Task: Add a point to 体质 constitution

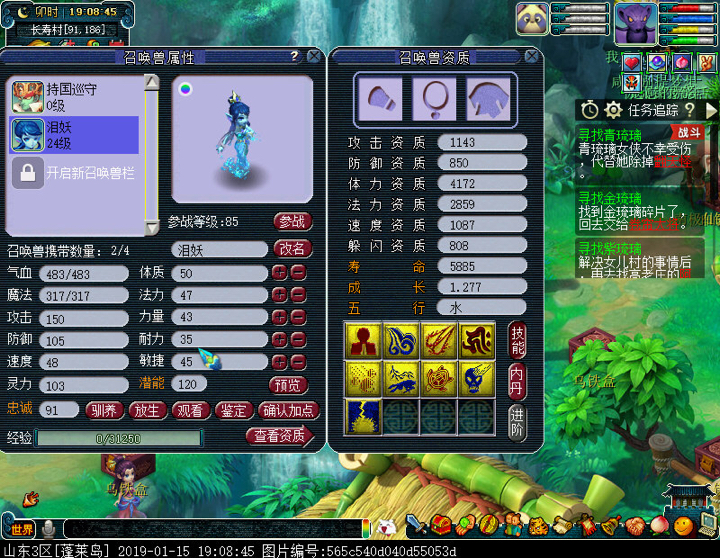Action: point(280,273)
